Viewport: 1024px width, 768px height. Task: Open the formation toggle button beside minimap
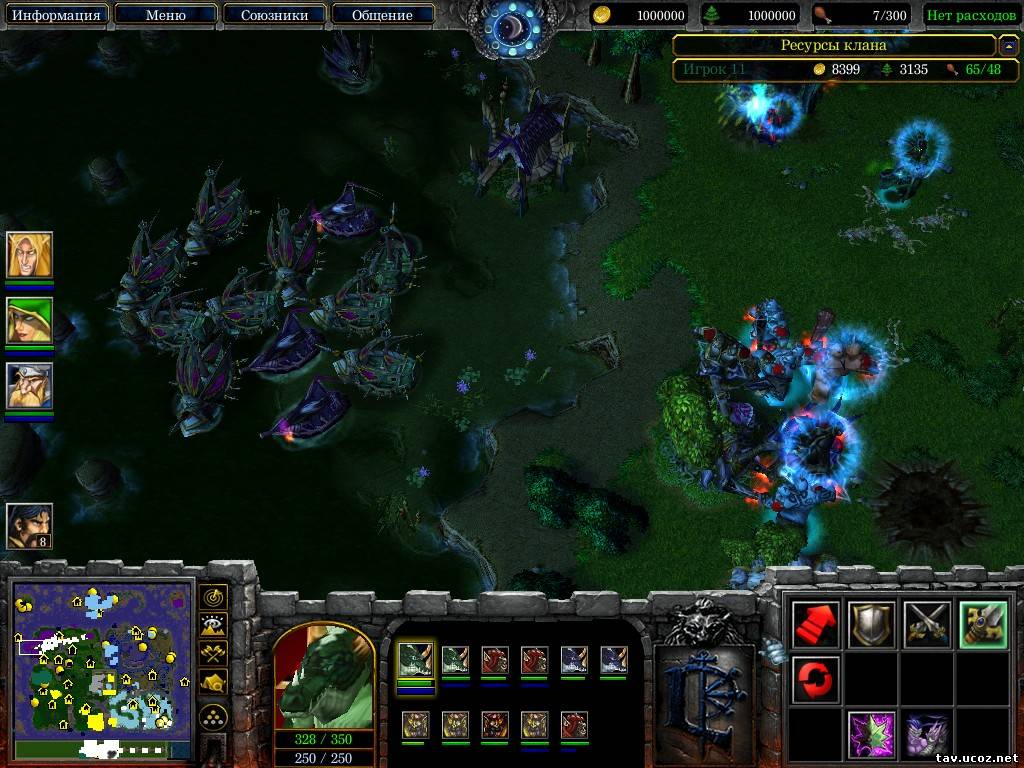tap(213, 716)
